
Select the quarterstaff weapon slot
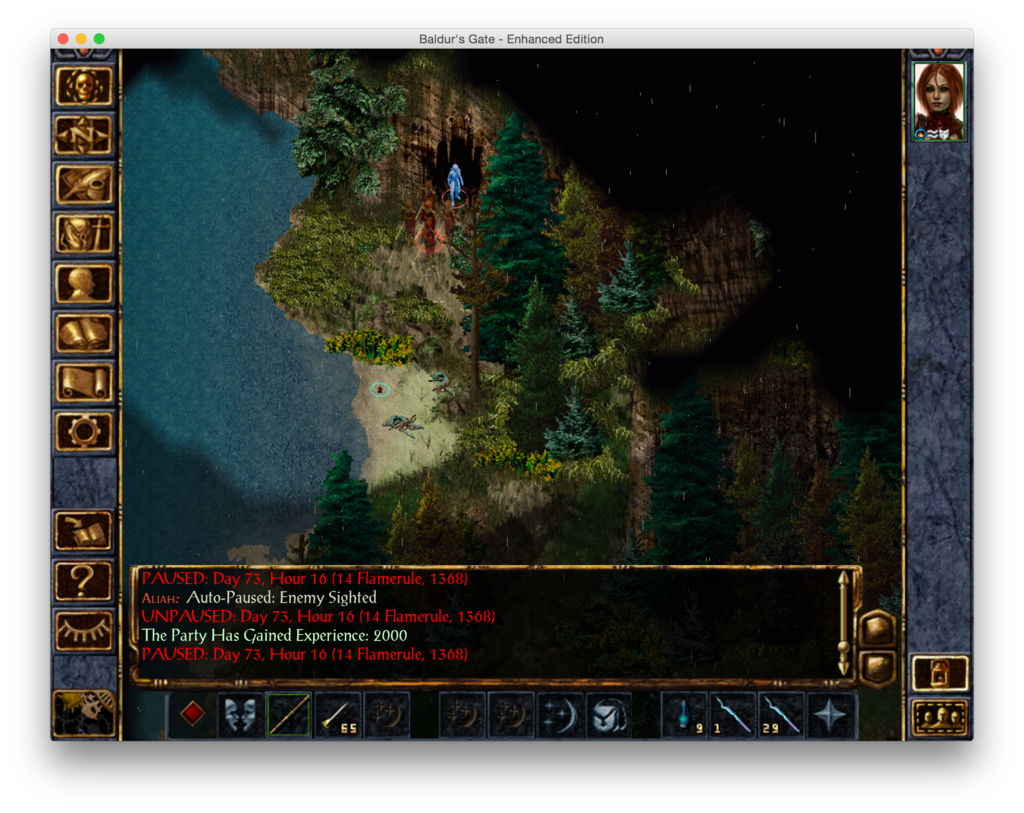point(288,715)
